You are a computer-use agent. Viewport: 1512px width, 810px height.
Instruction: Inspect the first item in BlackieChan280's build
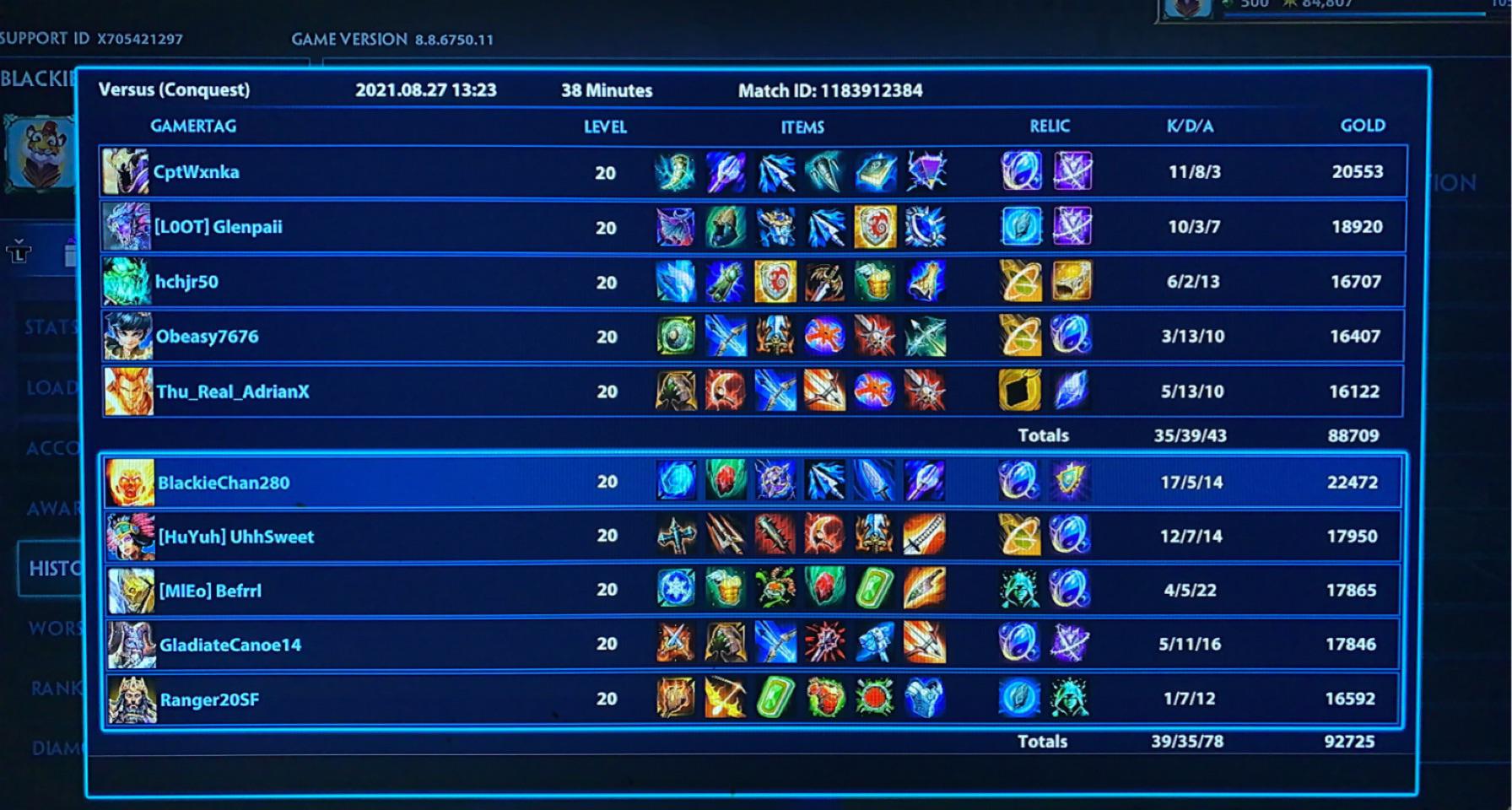pyautogui.click(x=675, y=482)
